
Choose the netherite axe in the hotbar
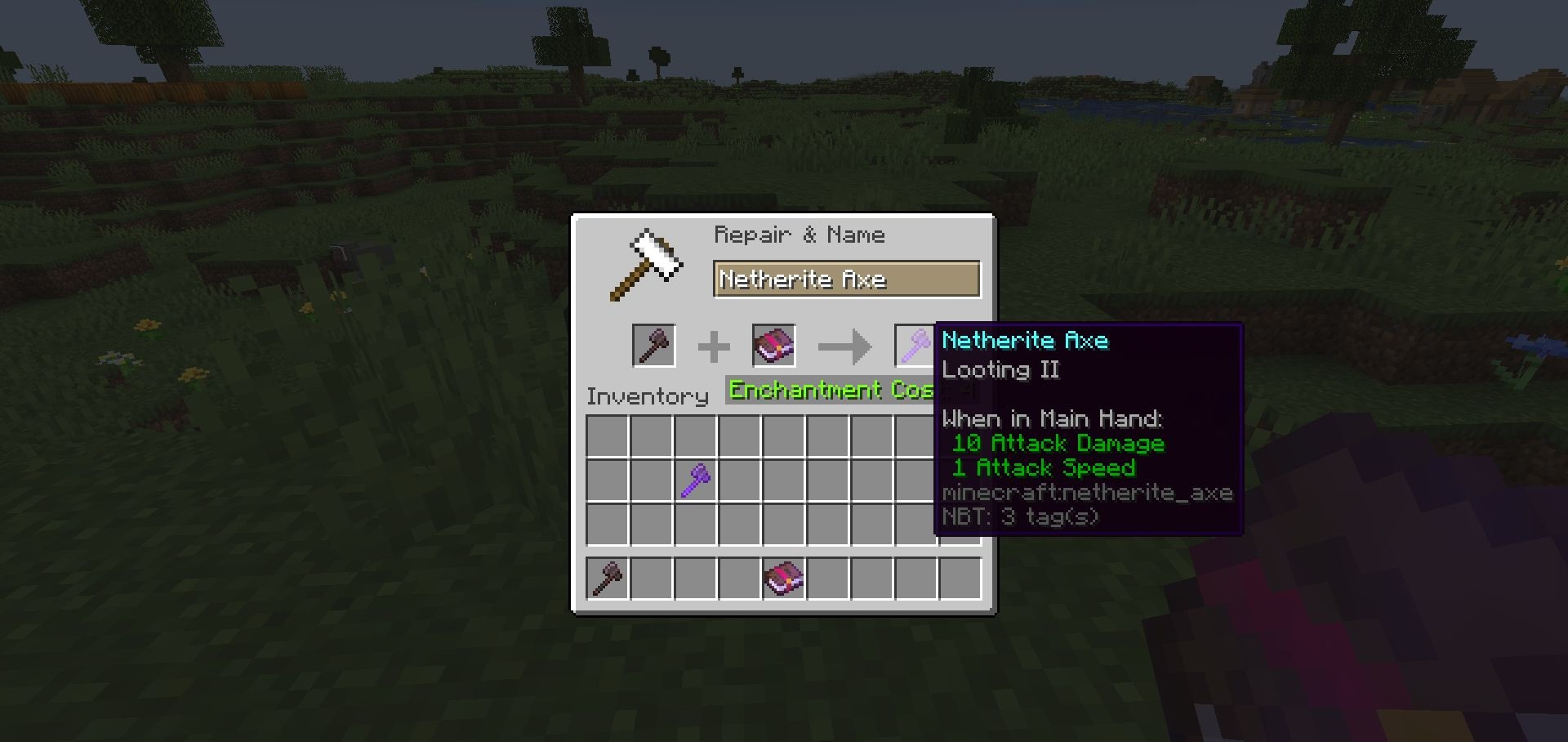click(608, 579)
